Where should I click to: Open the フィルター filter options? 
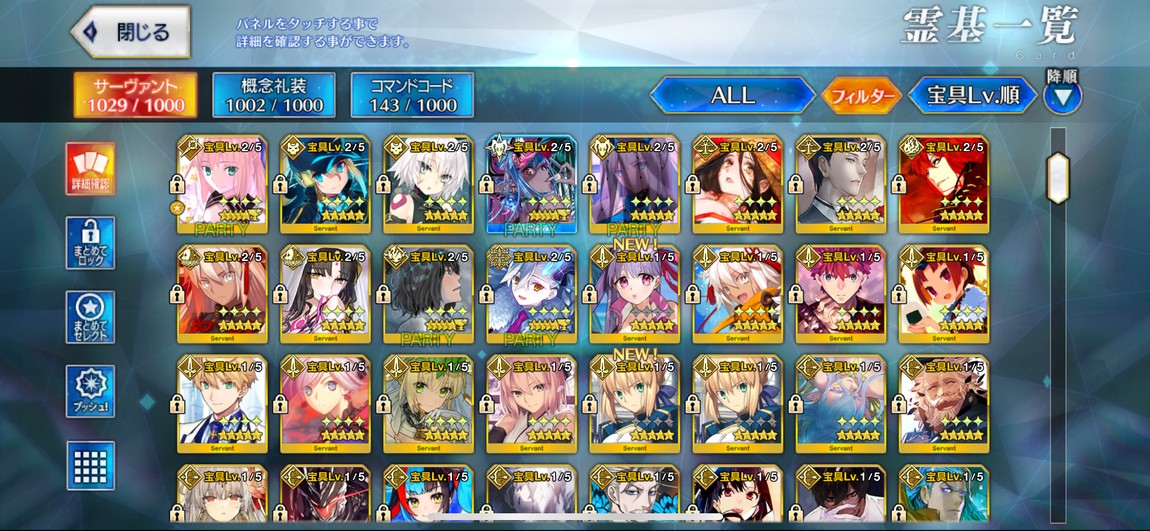pos(860,96)
